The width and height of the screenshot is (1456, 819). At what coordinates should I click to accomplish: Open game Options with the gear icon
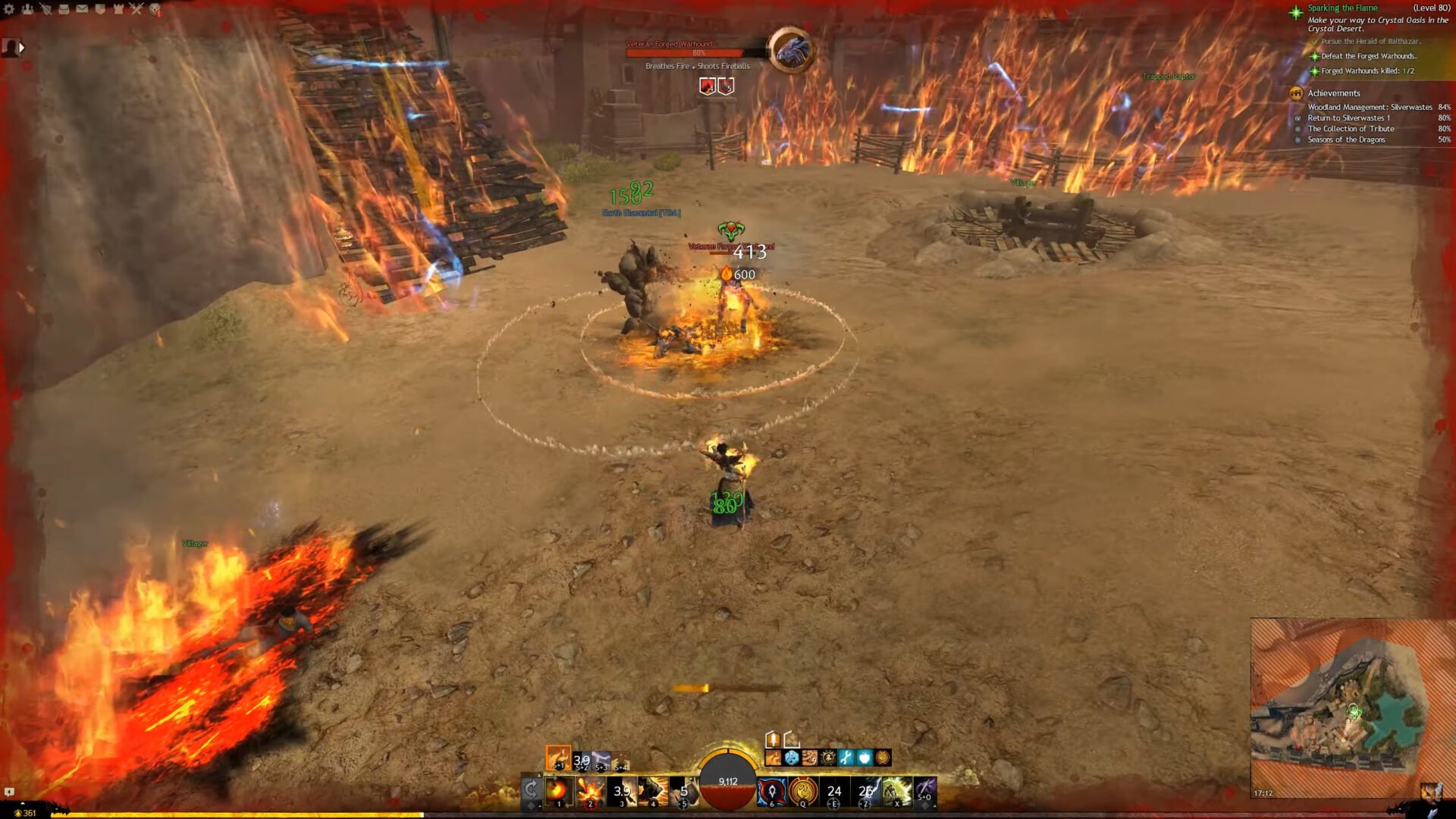coord(10,8)
